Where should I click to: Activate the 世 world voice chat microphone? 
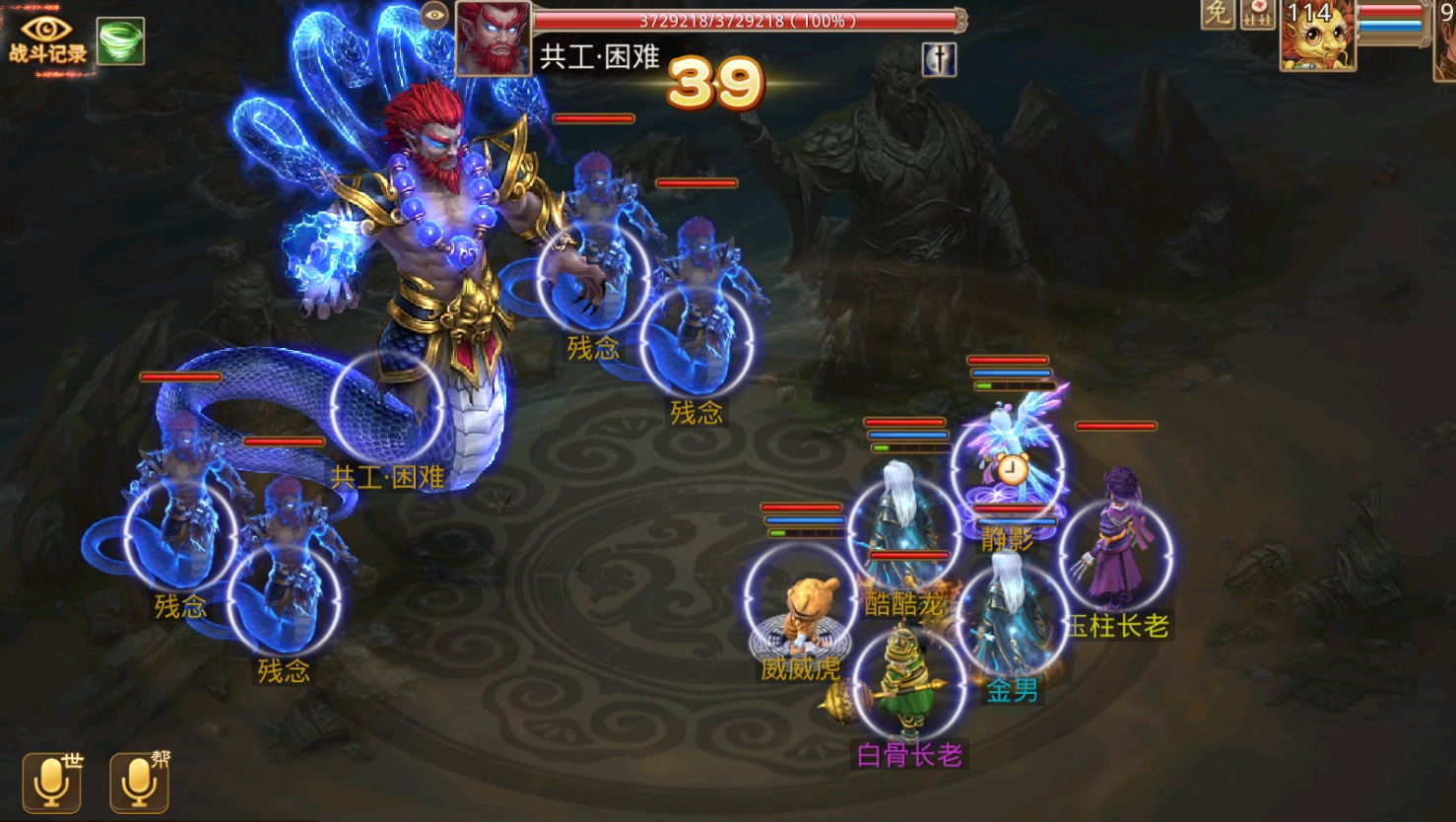(x=52, y=783)
